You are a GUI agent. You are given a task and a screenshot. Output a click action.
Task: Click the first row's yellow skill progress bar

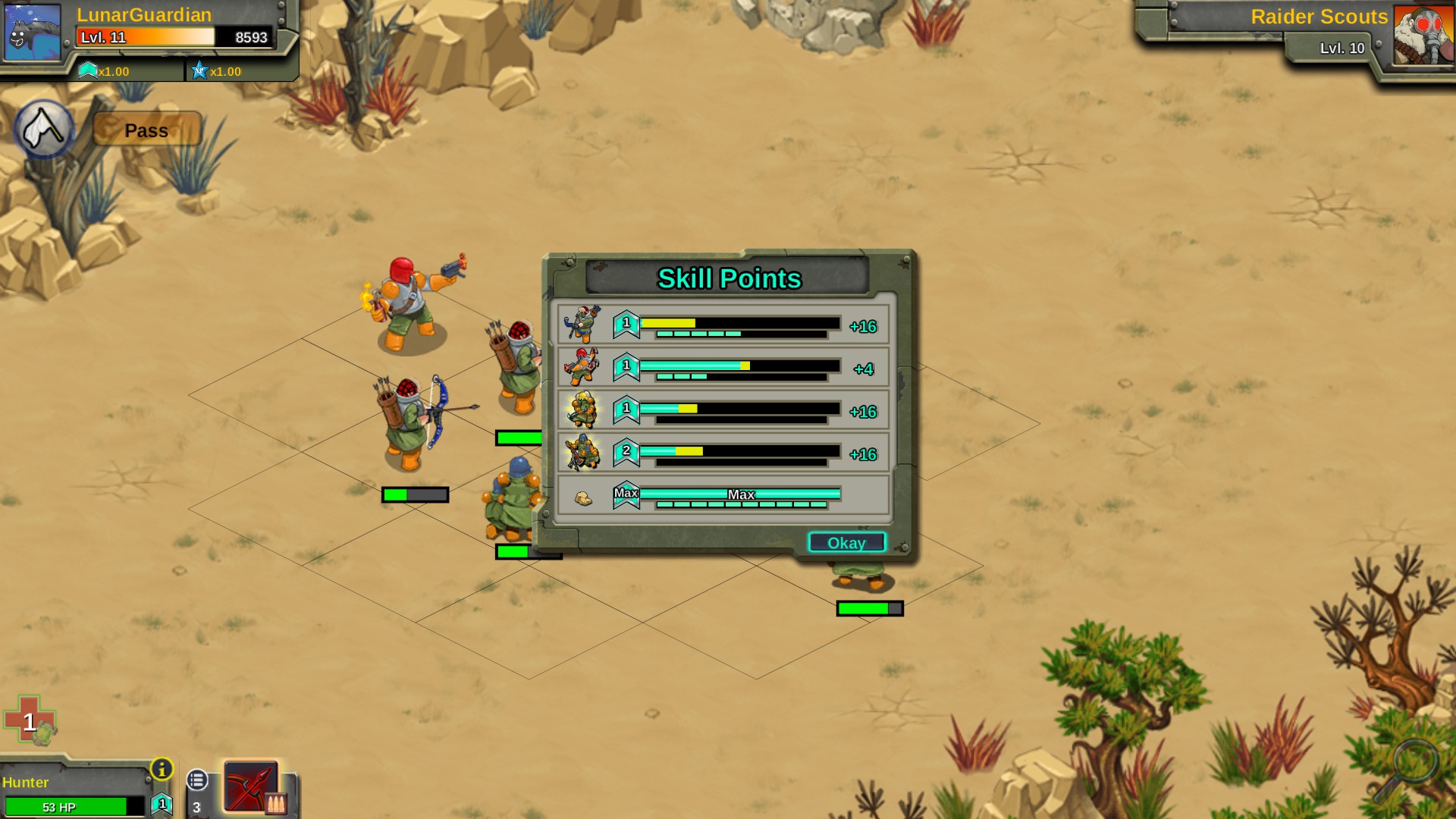[x=667, y=322]
